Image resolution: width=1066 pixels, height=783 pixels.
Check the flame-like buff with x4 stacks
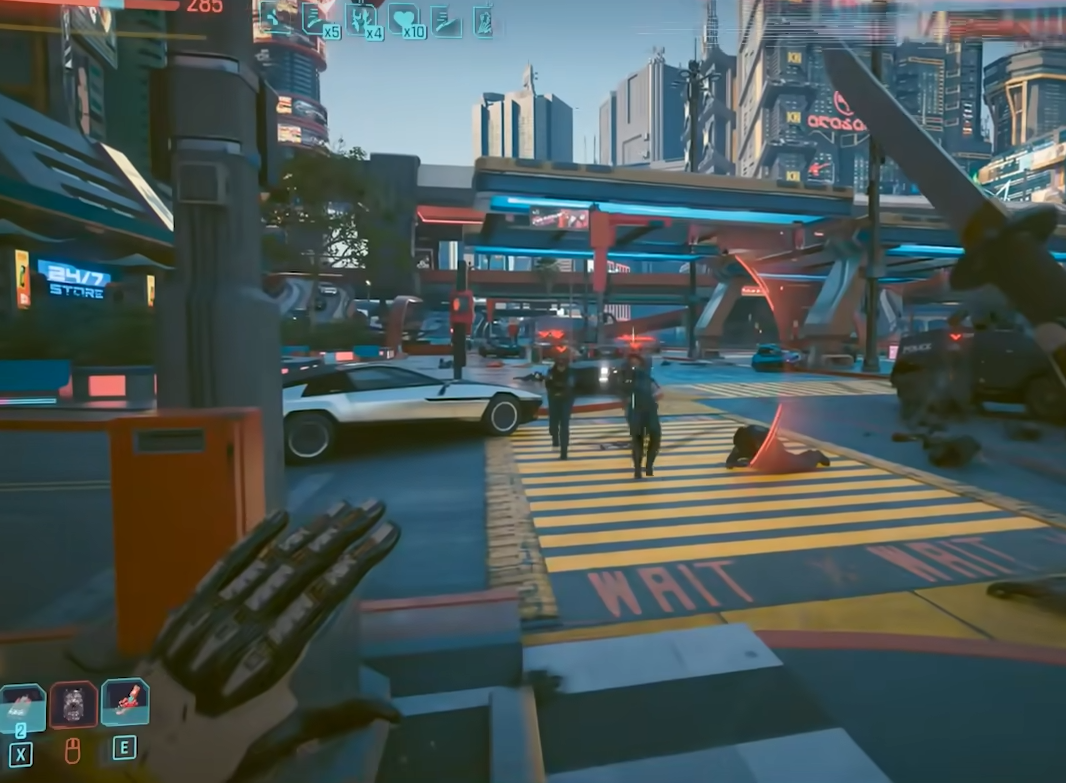(361, 19)
